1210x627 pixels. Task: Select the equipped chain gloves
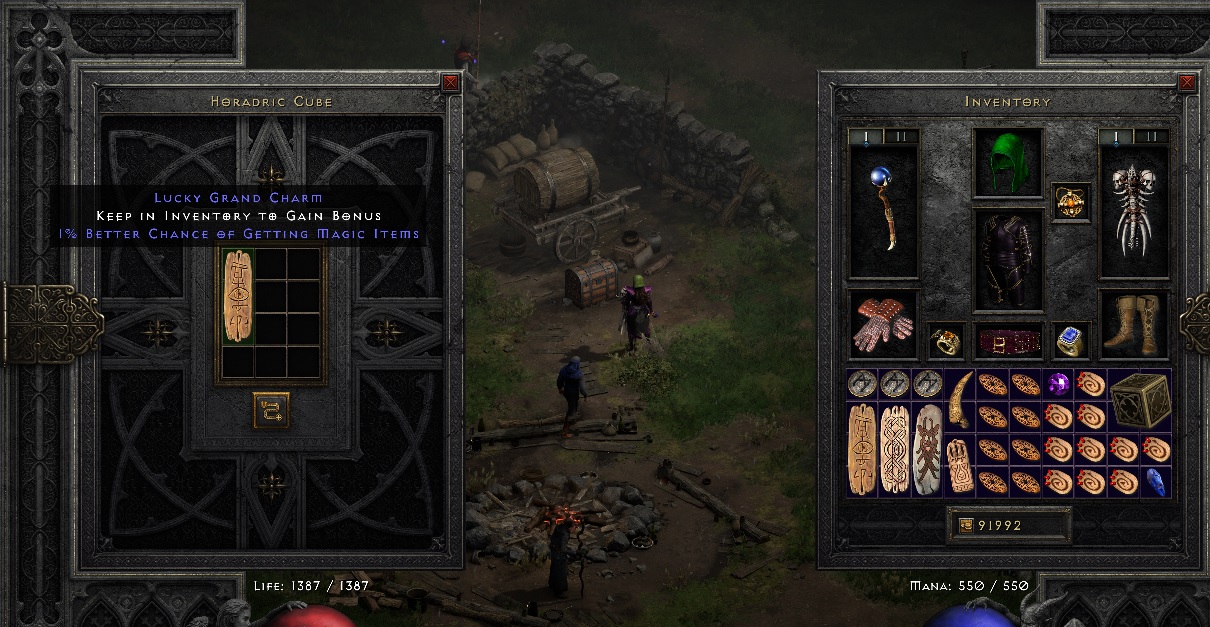click(x=882, y=326)
